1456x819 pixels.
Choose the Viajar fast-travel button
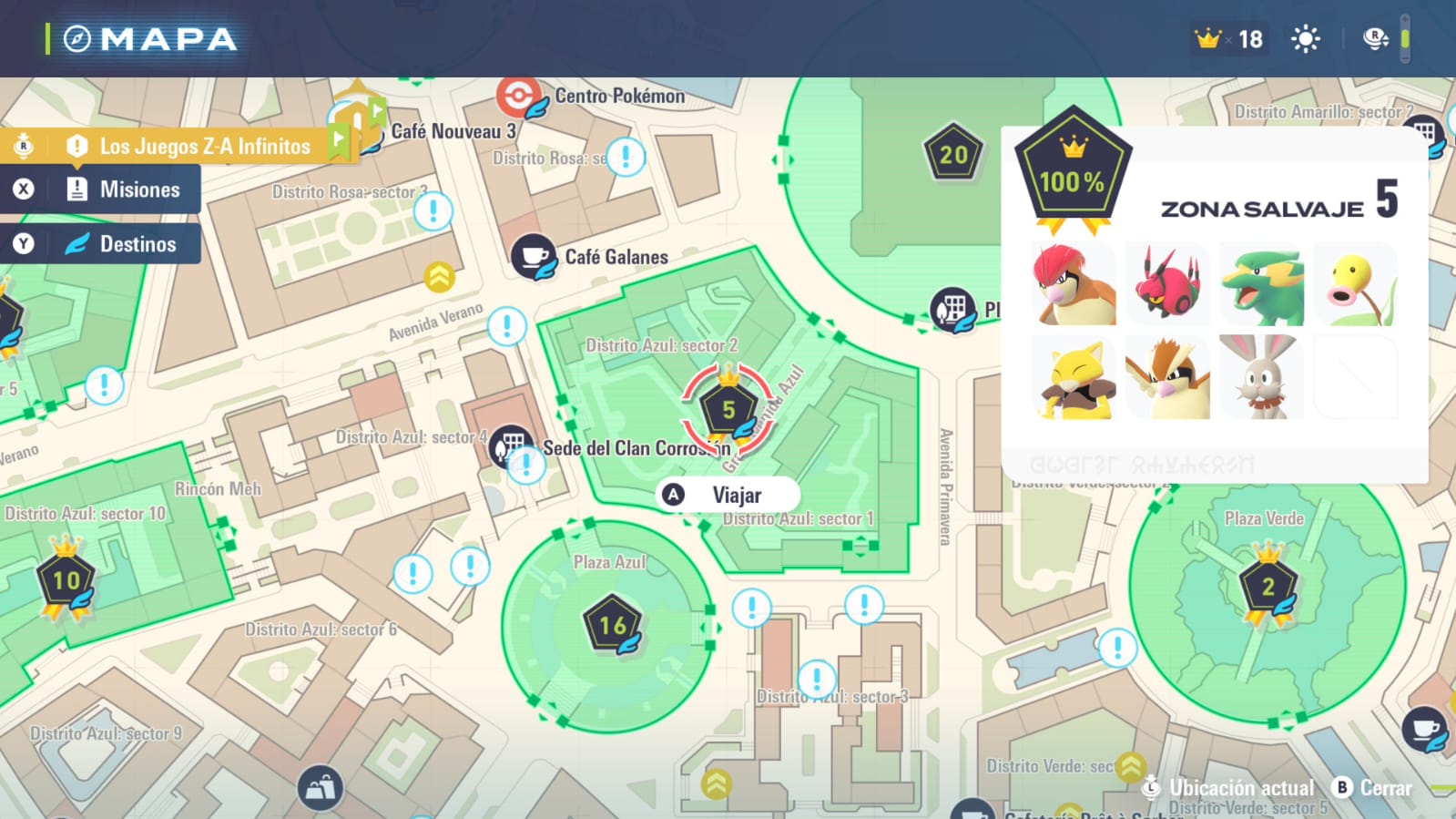pyautogui.click(x=728, y=495)
